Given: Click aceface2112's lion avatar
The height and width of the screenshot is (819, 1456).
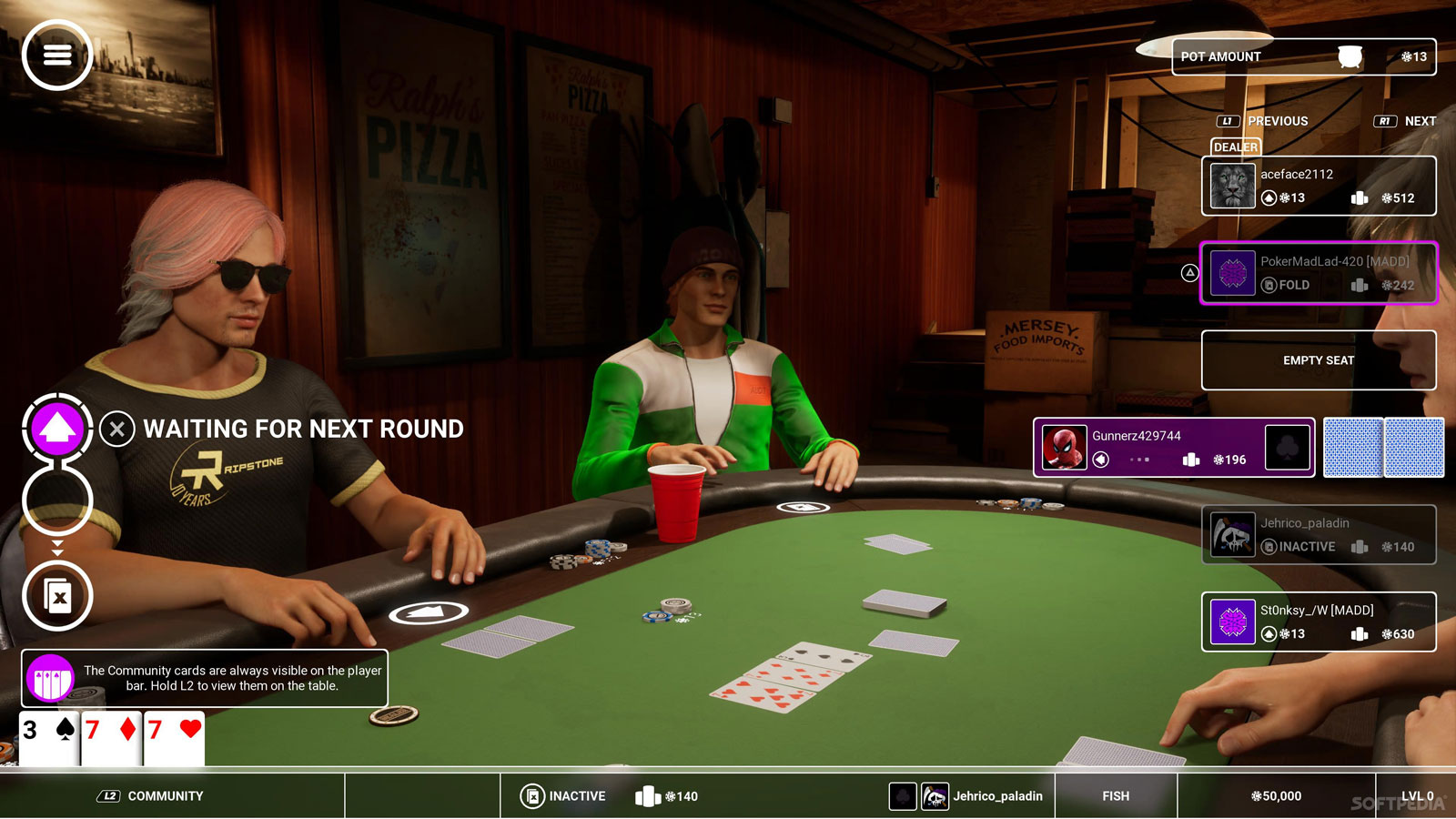Looking at the screenshot, I should point(1232,186).
